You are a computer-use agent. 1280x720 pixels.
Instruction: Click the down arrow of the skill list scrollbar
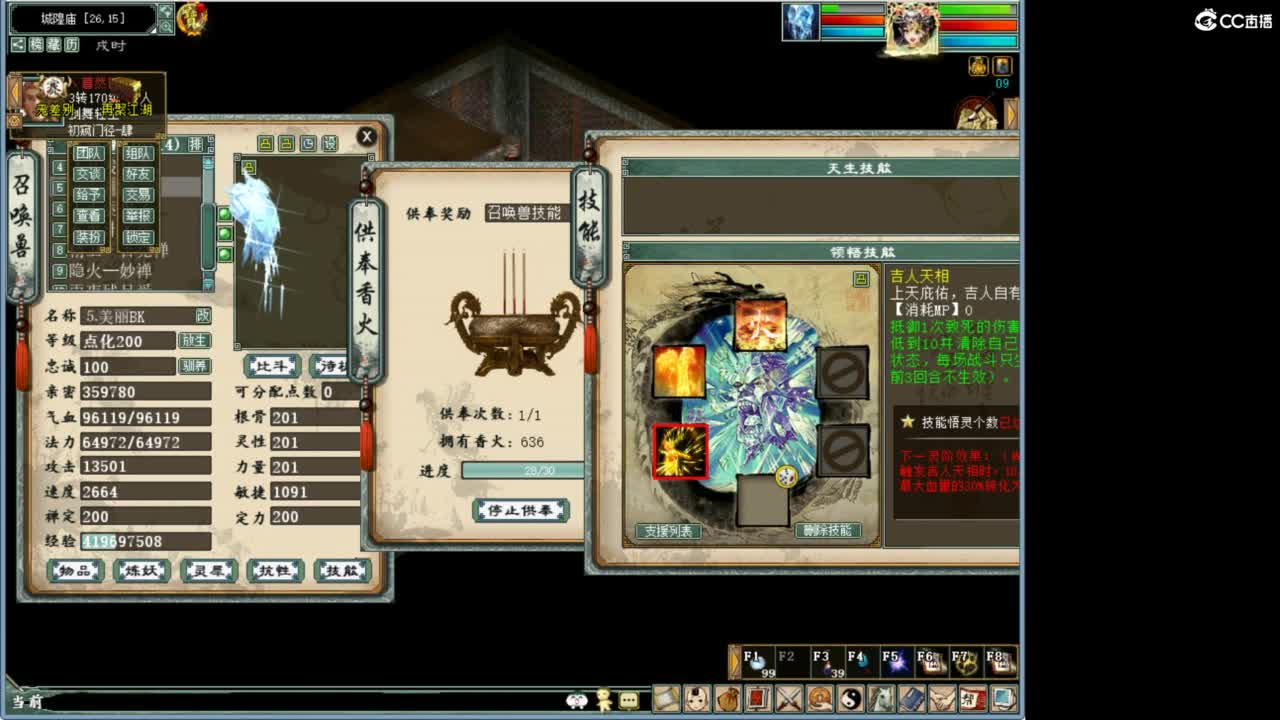tap(208, 283)
